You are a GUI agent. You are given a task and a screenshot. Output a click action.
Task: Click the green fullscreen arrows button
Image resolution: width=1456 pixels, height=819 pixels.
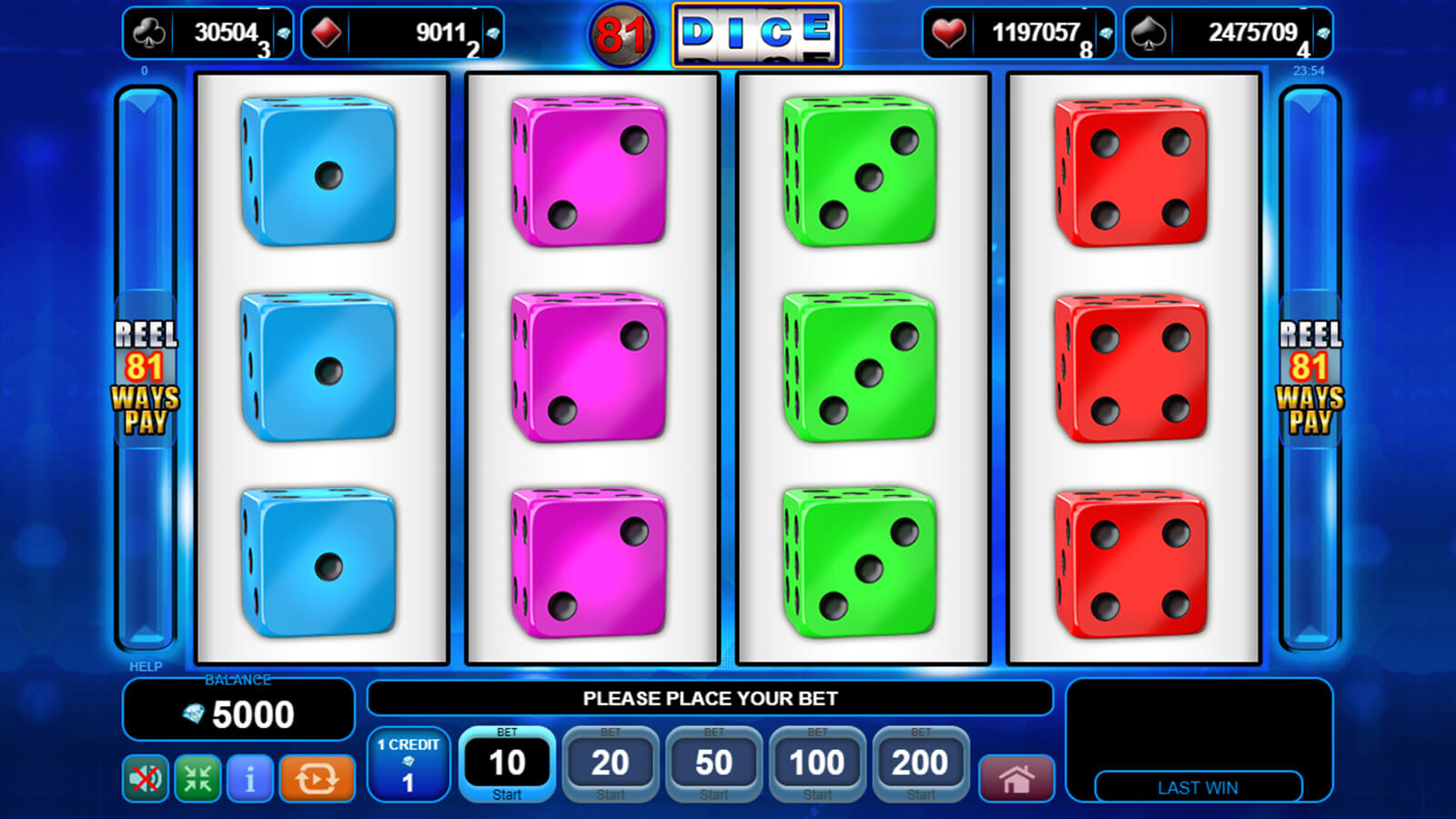pos(197,779)
